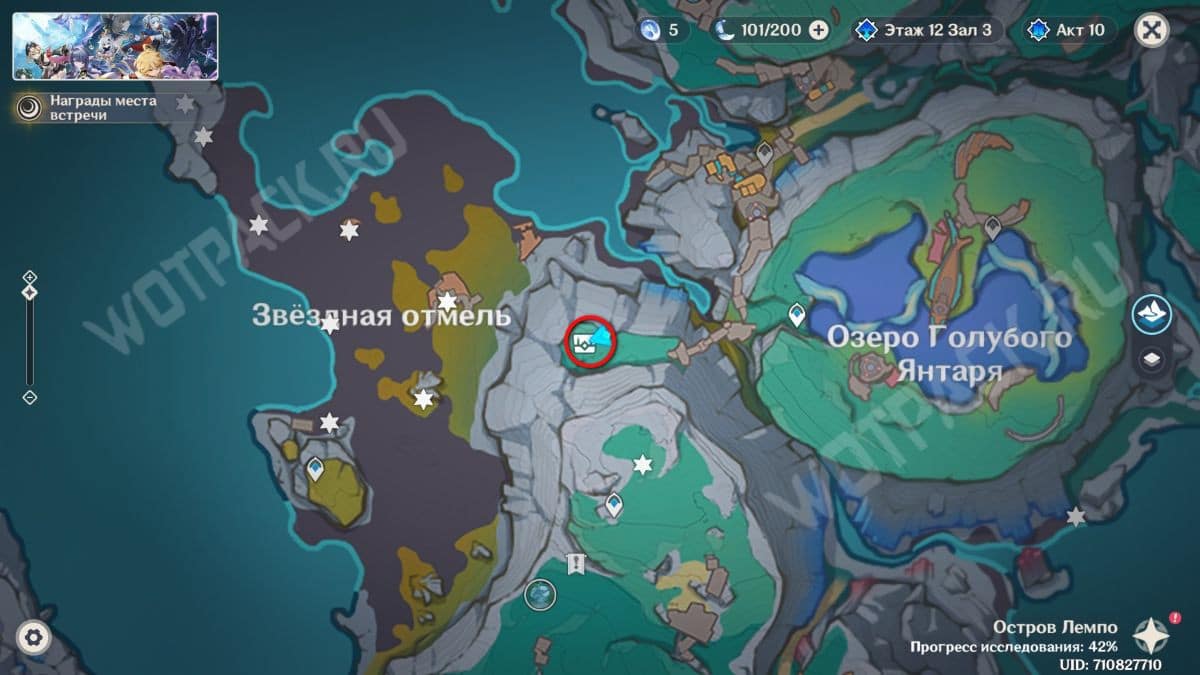Zoom out with the slider's minus button
This screenshot has height=675, width=1200.
30,397
